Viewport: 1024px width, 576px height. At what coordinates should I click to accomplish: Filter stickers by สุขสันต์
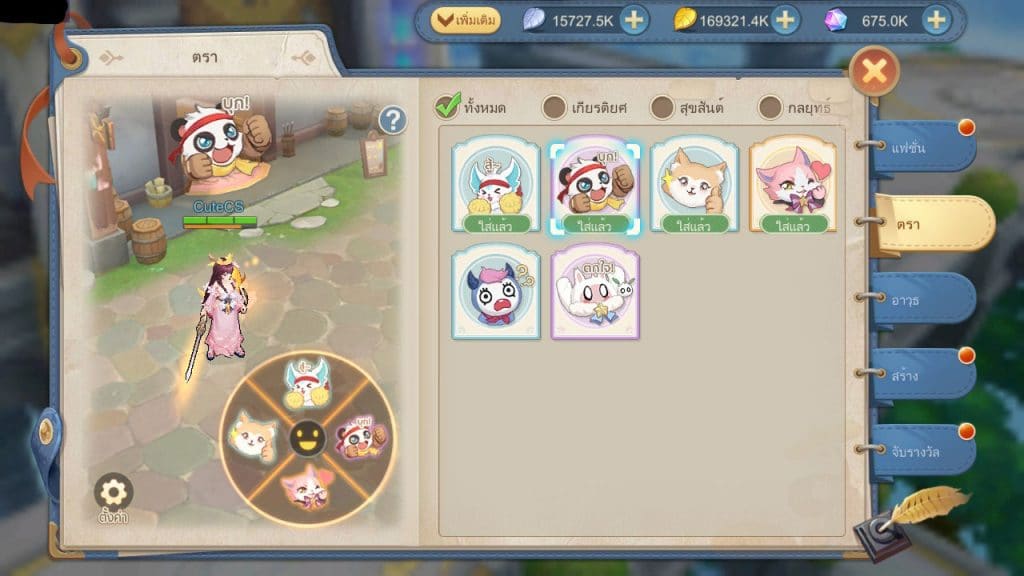663,107
